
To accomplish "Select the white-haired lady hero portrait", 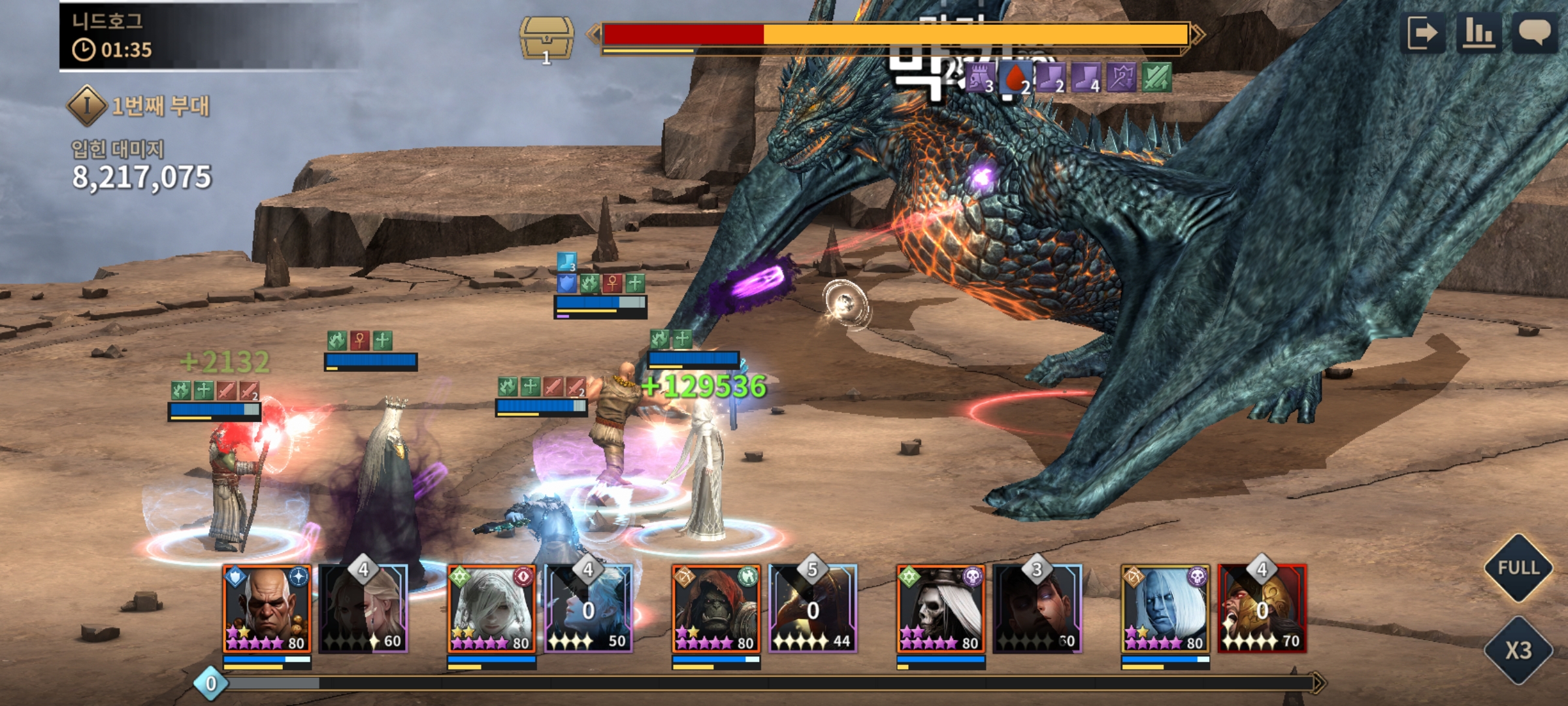I will (x=492, y=609).
